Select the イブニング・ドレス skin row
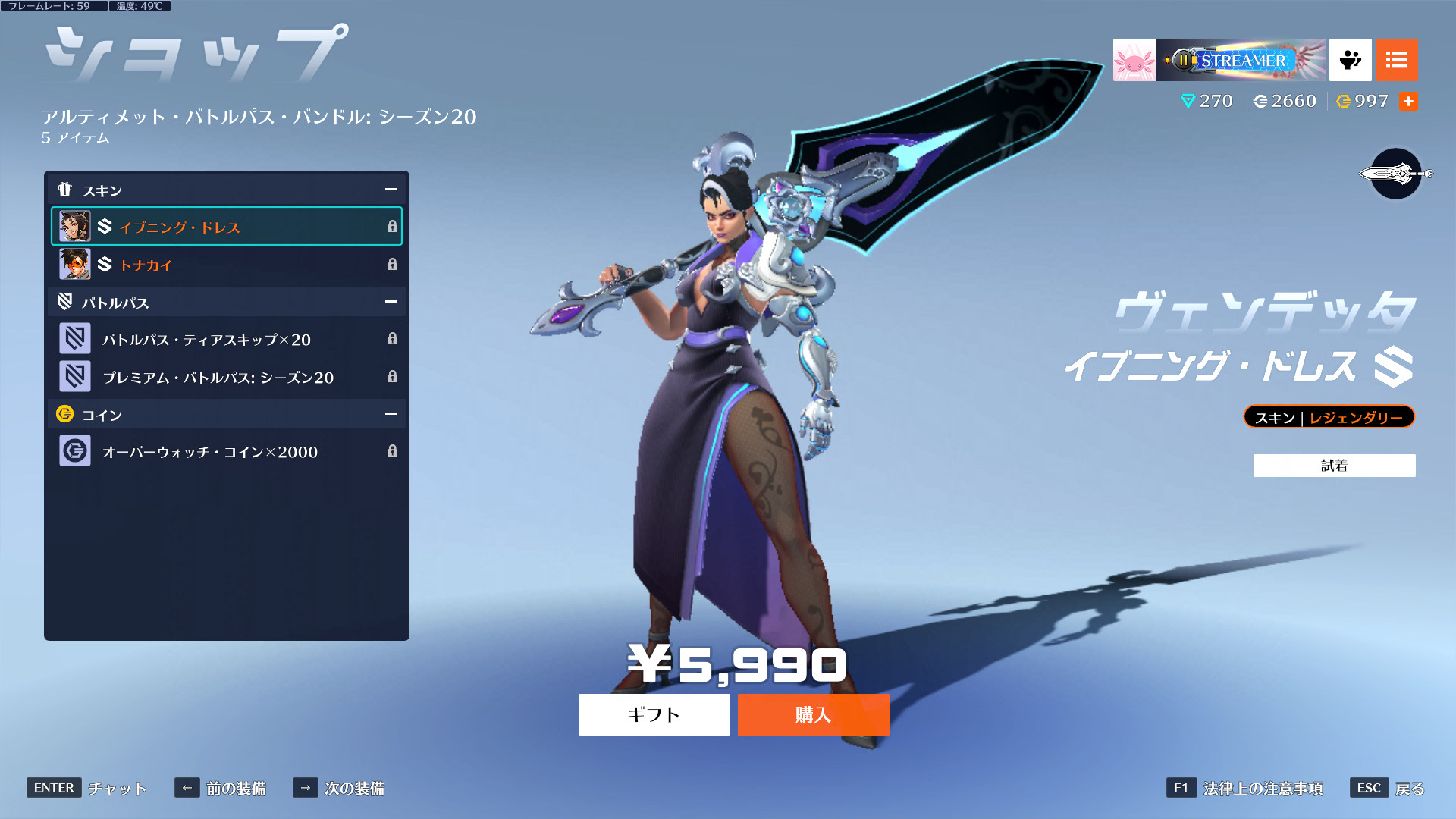1456x819 pixels. coord(226,227)
